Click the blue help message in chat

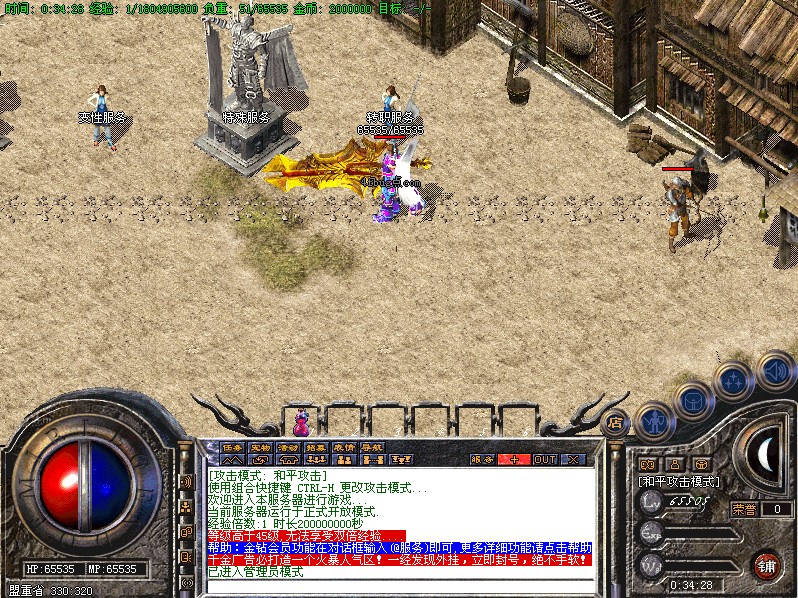[x=400, y=548]
